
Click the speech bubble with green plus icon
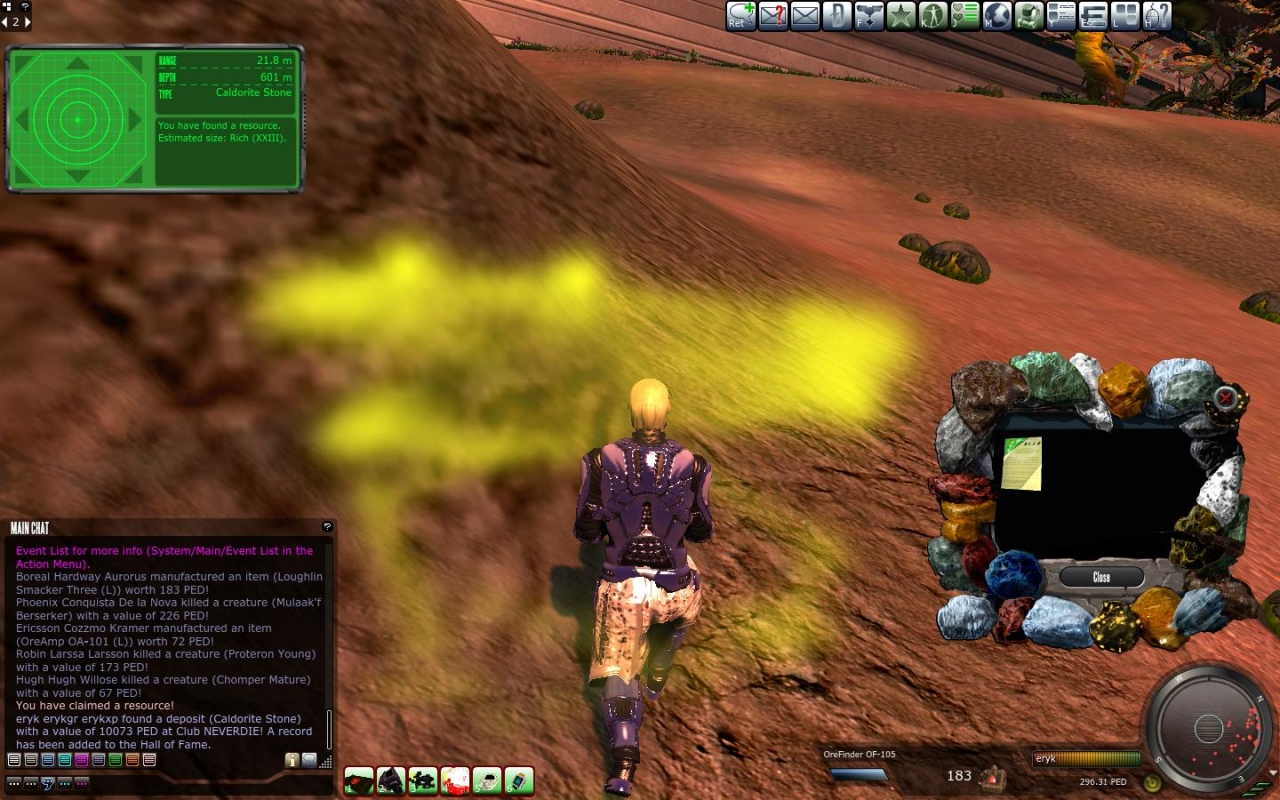[x=741, y=15]
